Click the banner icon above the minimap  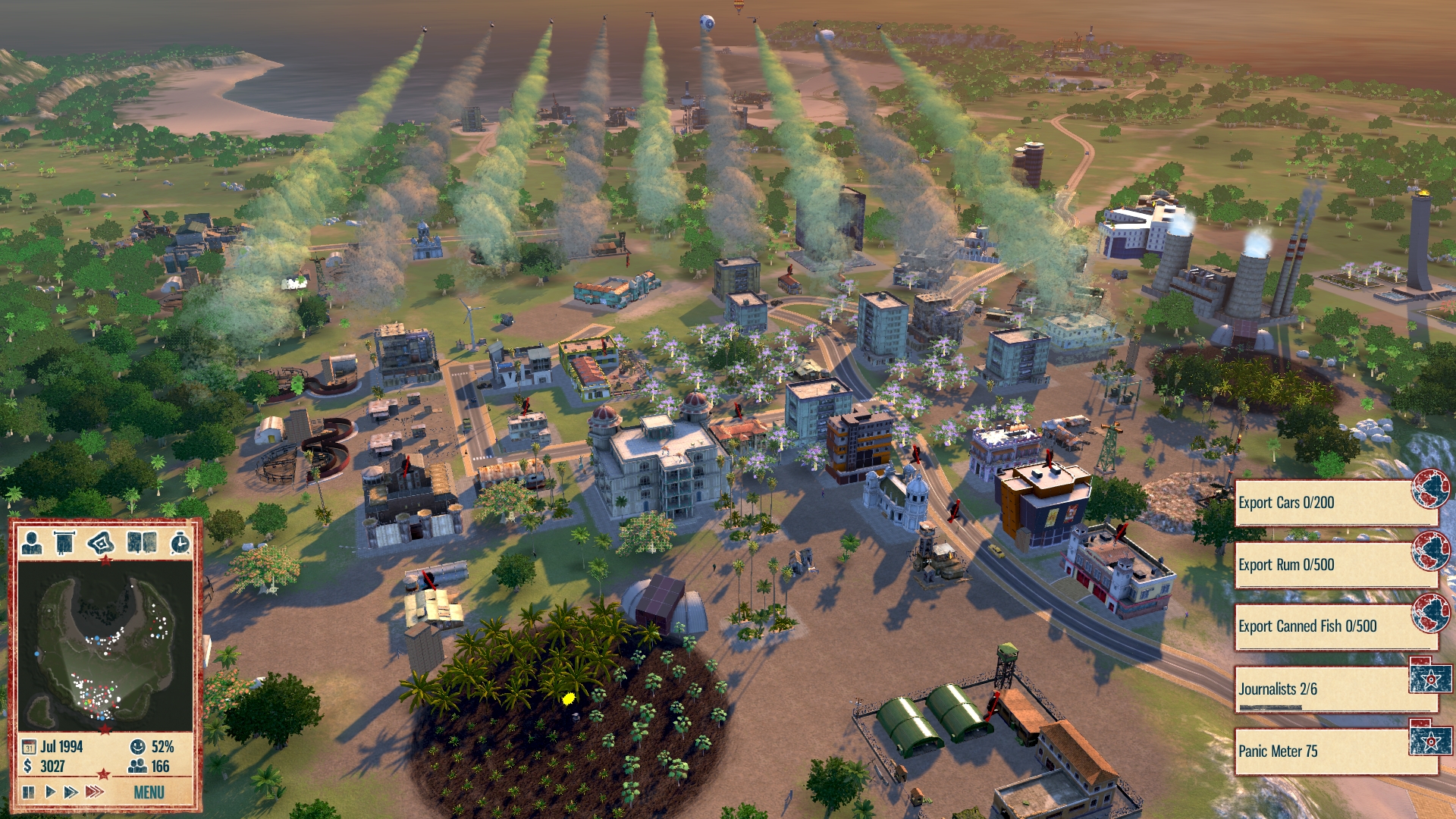[x=64, y=543]
